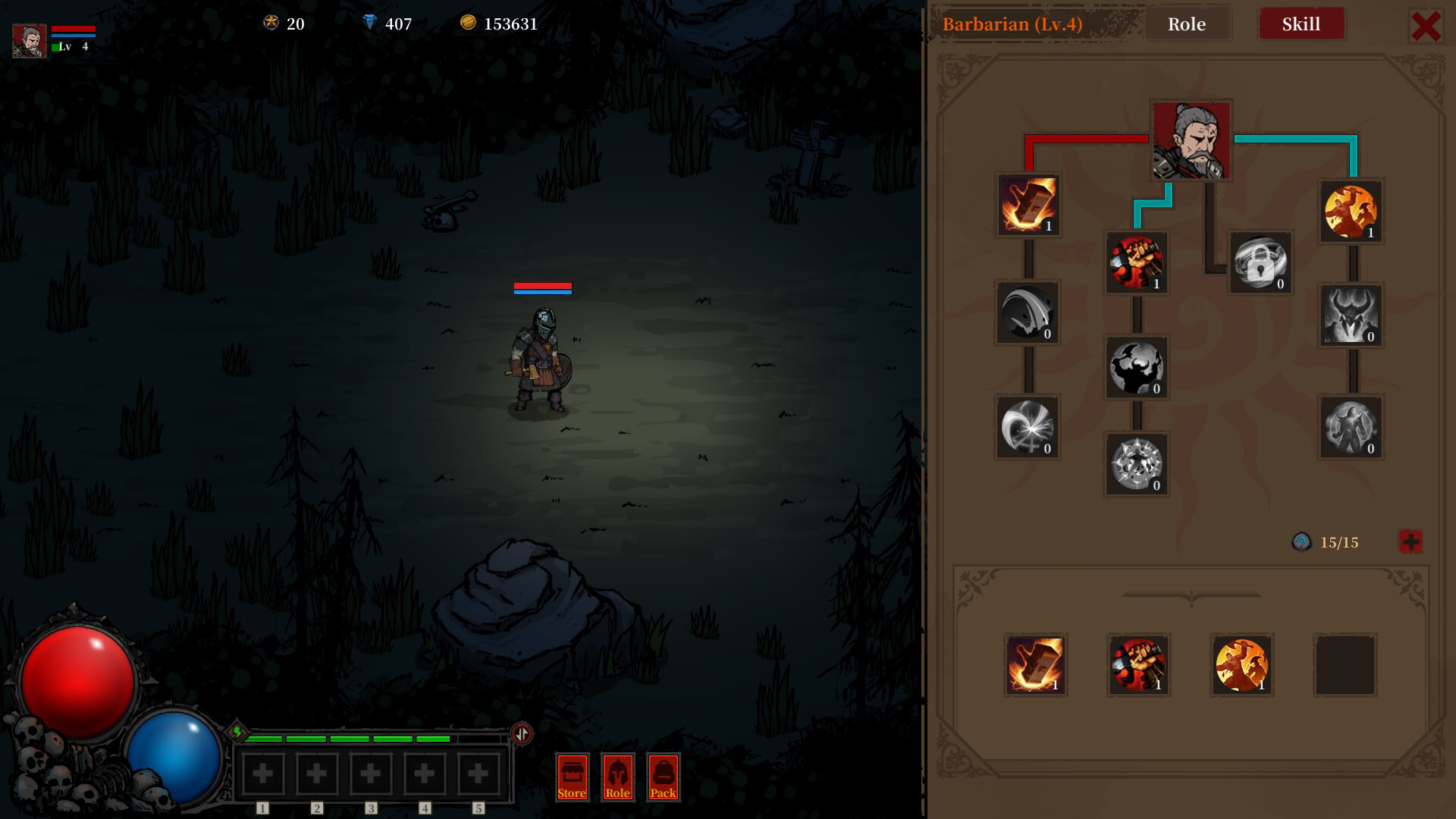The width and height of the screenshot is (1456, 819).
Task: Switch to the Skill tab
Action: pos(1302,24)
